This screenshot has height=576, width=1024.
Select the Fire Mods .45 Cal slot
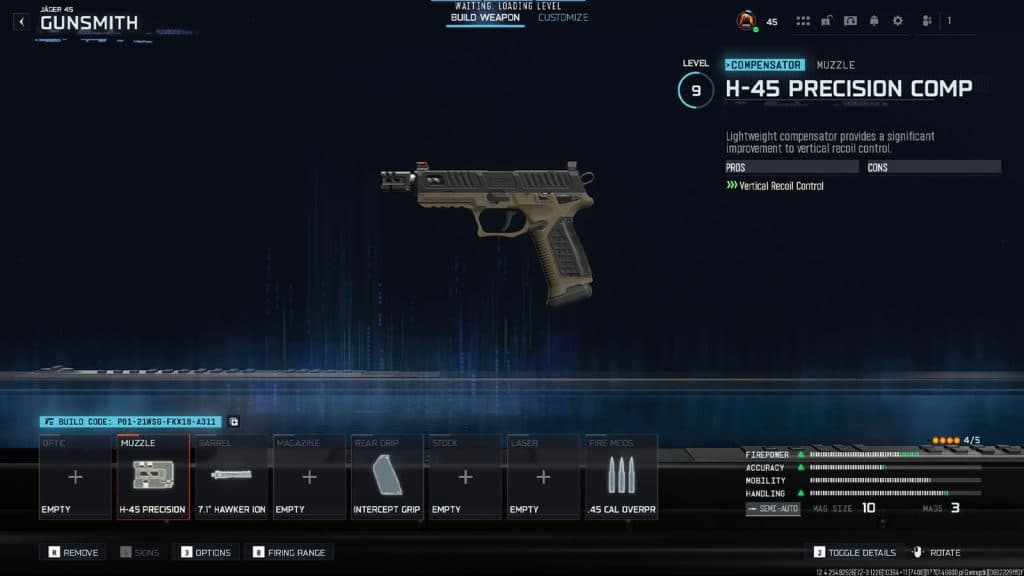pos(621,477)
